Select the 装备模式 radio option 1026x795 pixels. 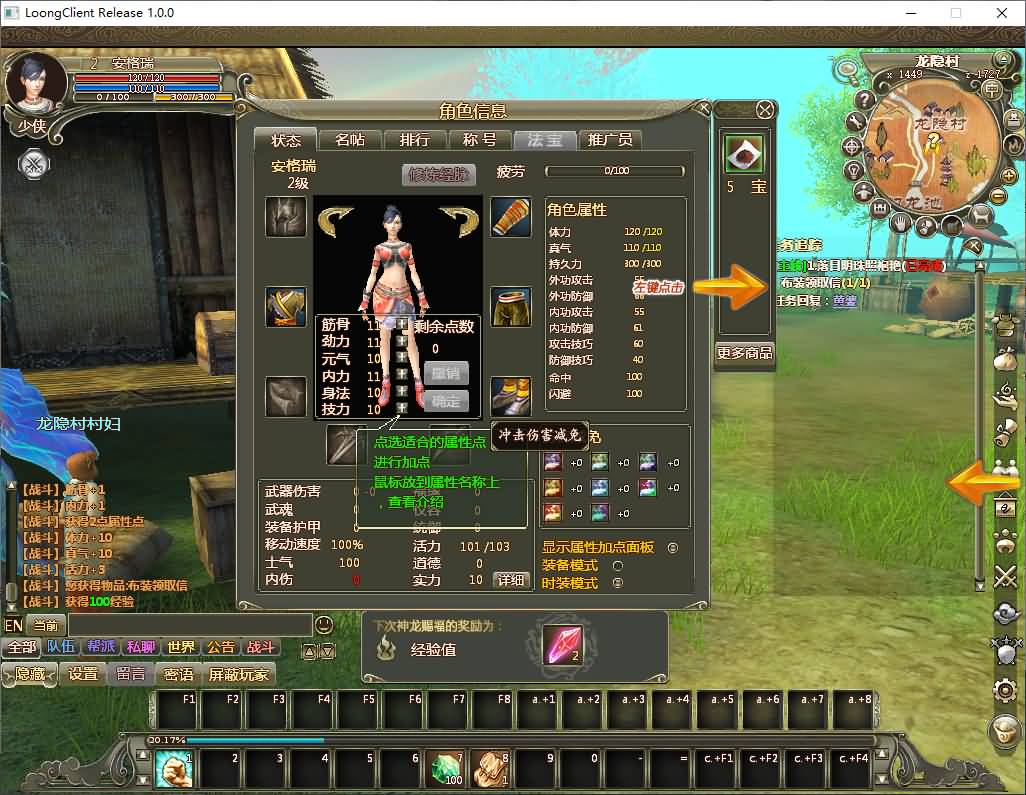(x=617, y=566)
